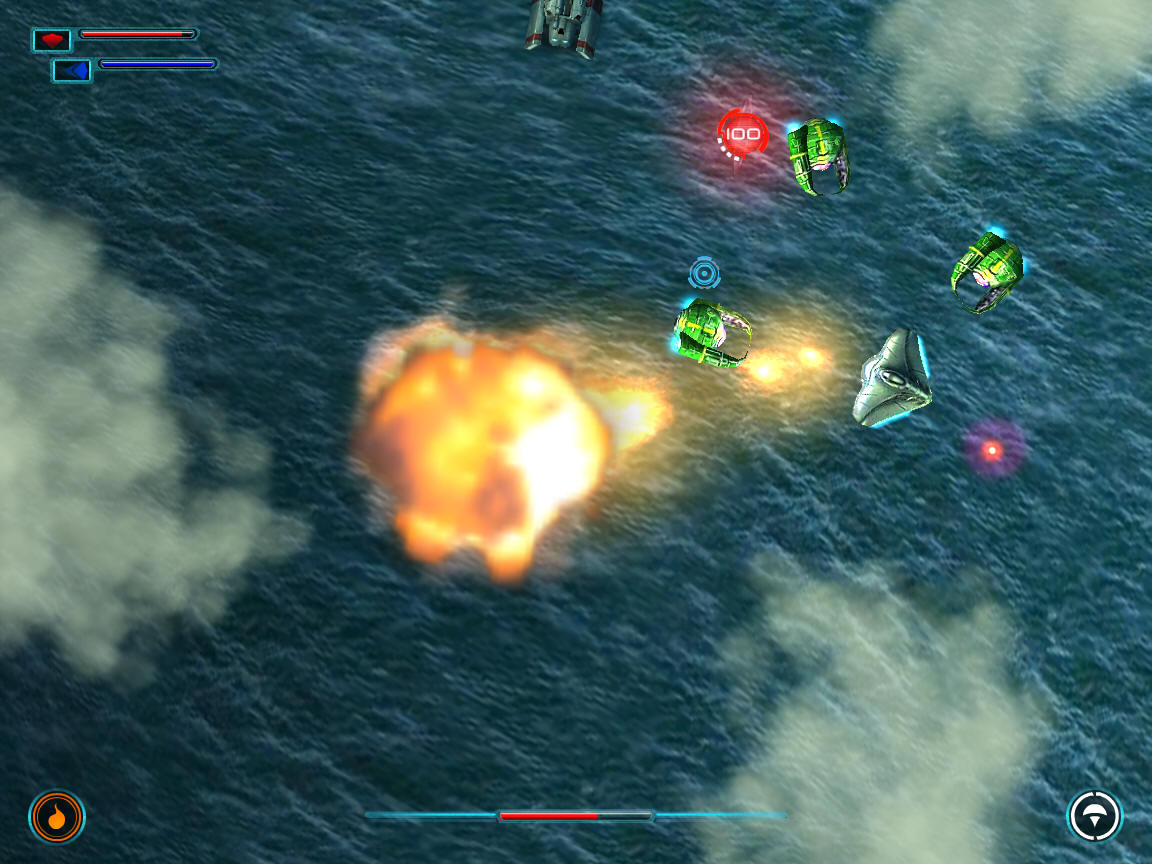Screen dimensions: 1152x864
Task: Tap the white dome ability button
Action: point(1094,816)
